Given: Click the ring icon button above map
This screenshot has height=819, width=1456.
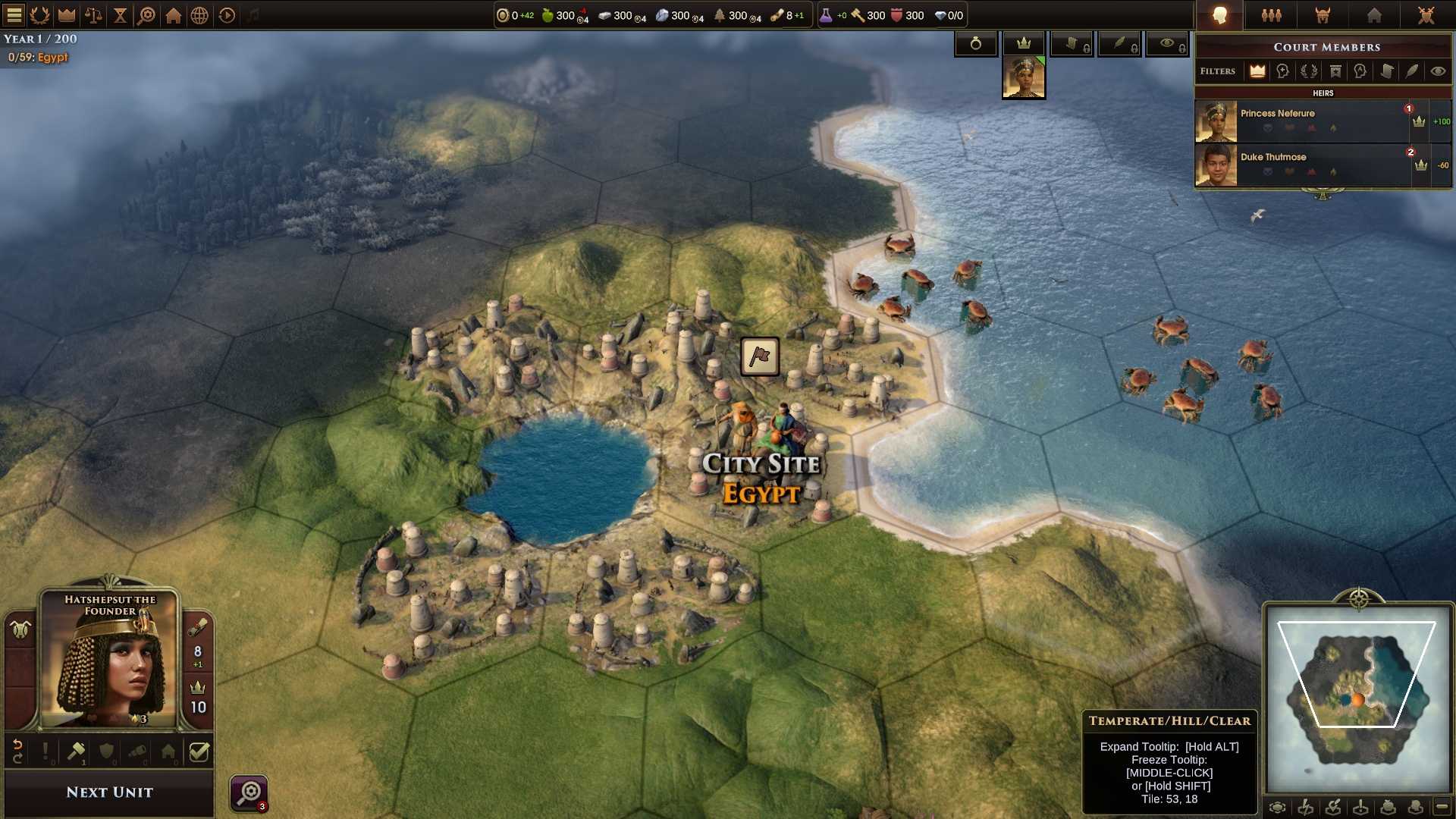Looking at the screenshot, I should pos(976,44).
